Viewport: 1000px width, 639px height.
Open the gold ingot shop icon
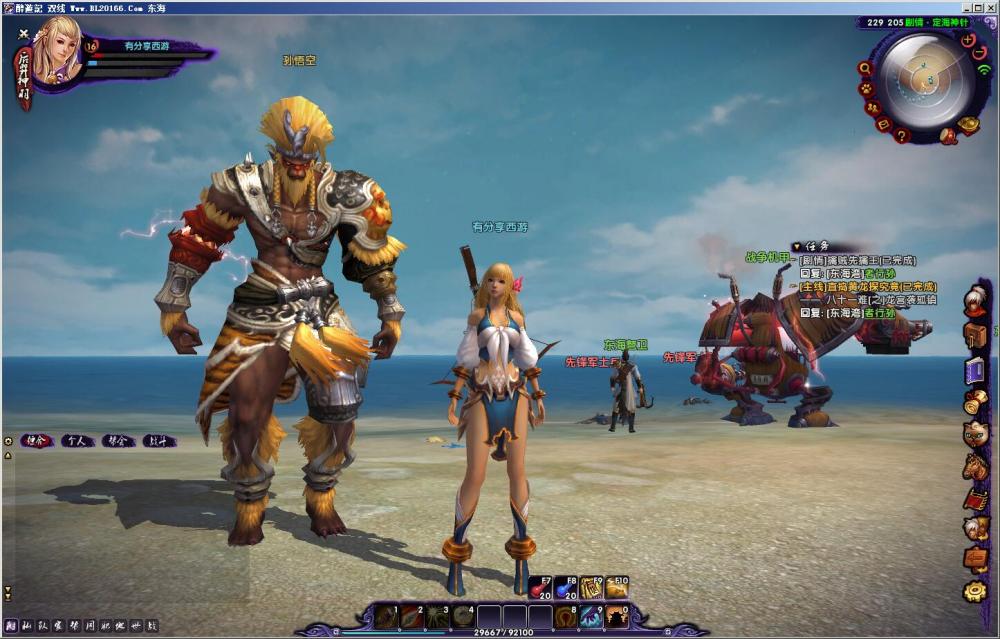pyautogui.click(x=968, y=125)
